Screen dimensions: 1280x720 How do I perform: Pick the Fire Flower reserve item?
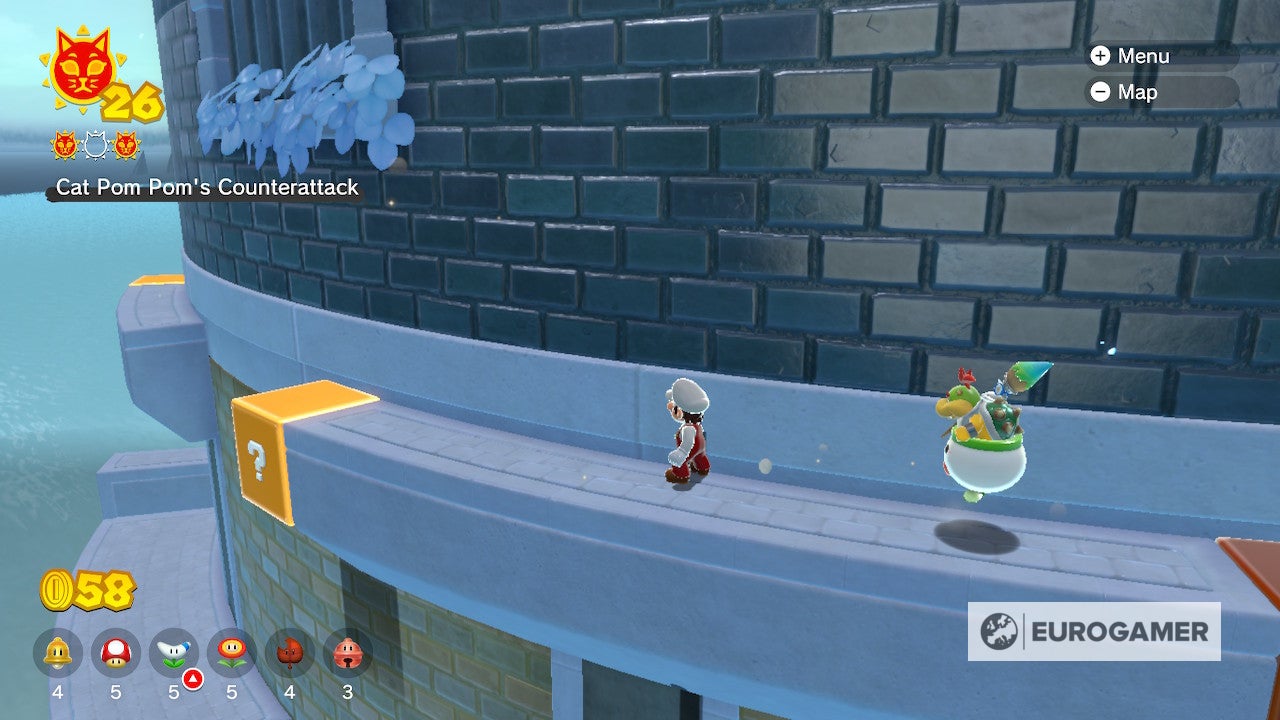coord(232,653)
